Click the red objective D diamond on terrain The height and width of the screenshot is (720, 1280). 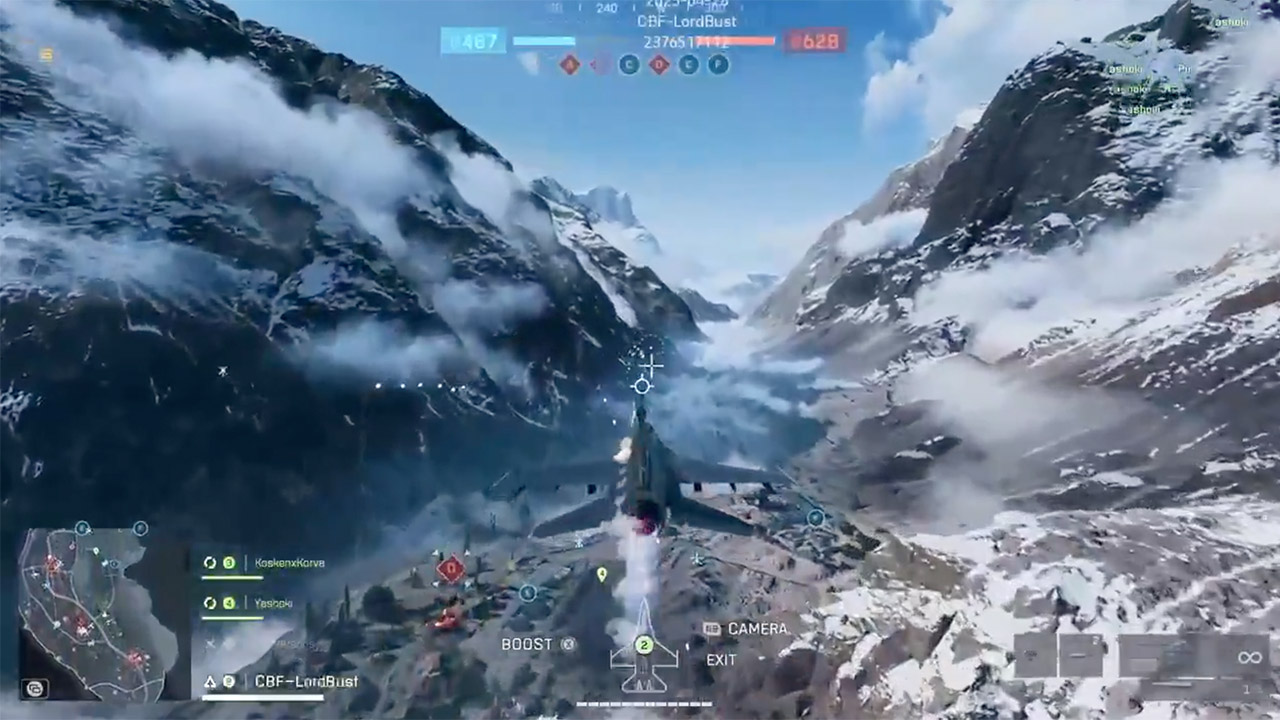(x=451, y=568)
